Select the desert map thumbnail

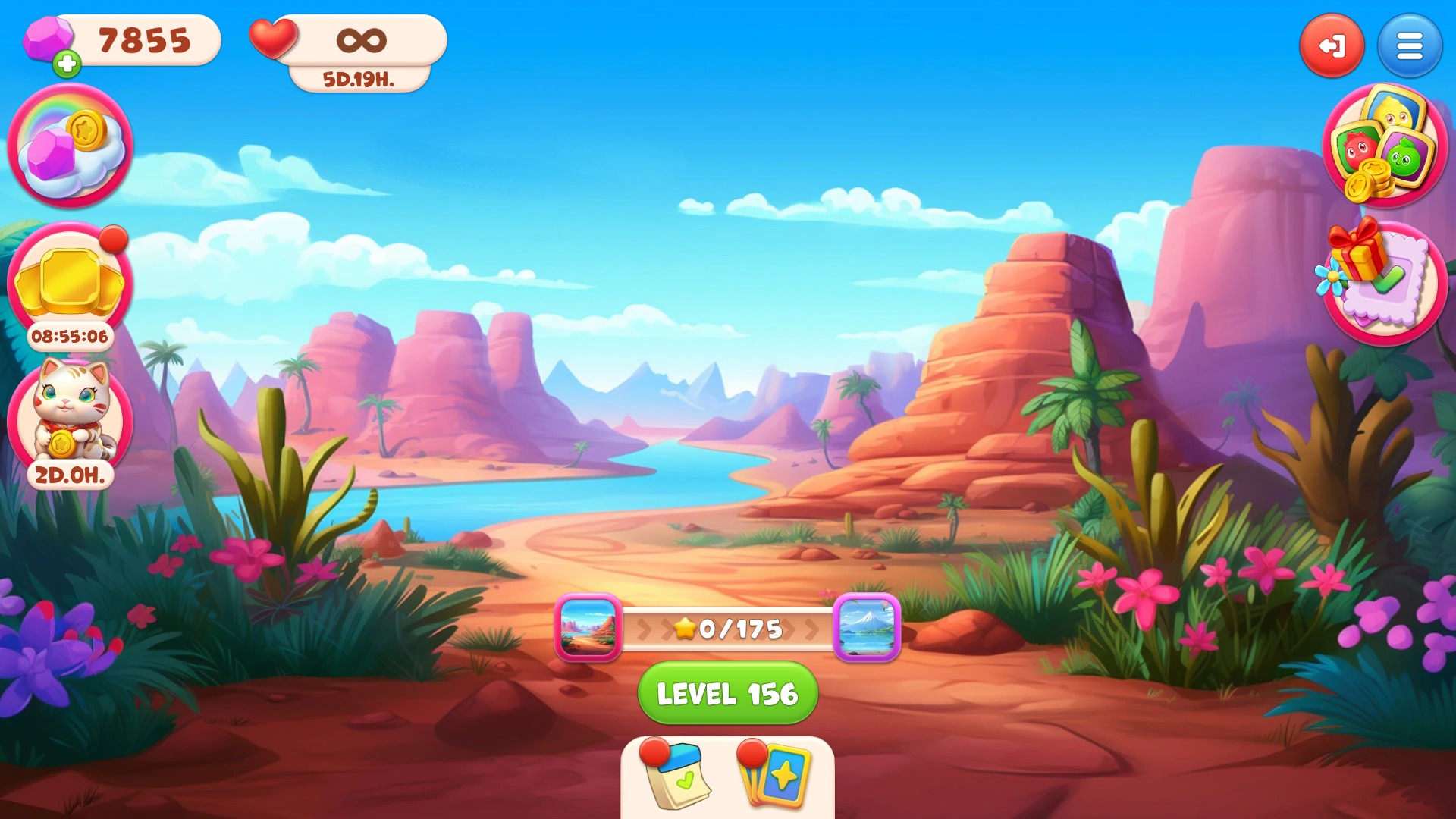coord(590,628)
